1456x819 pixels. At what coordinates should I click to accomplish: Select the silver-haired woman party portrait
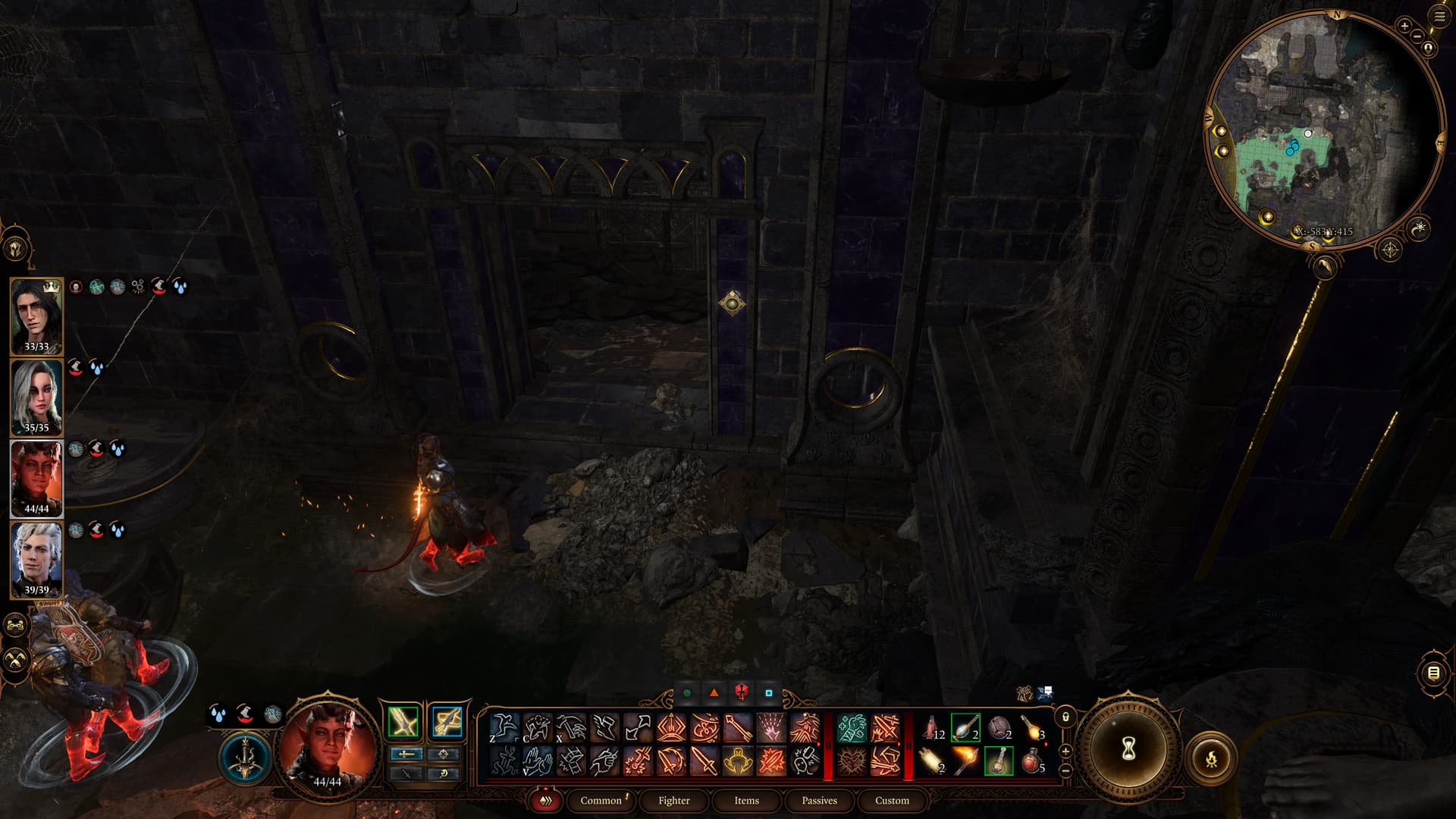click(36, 397)
